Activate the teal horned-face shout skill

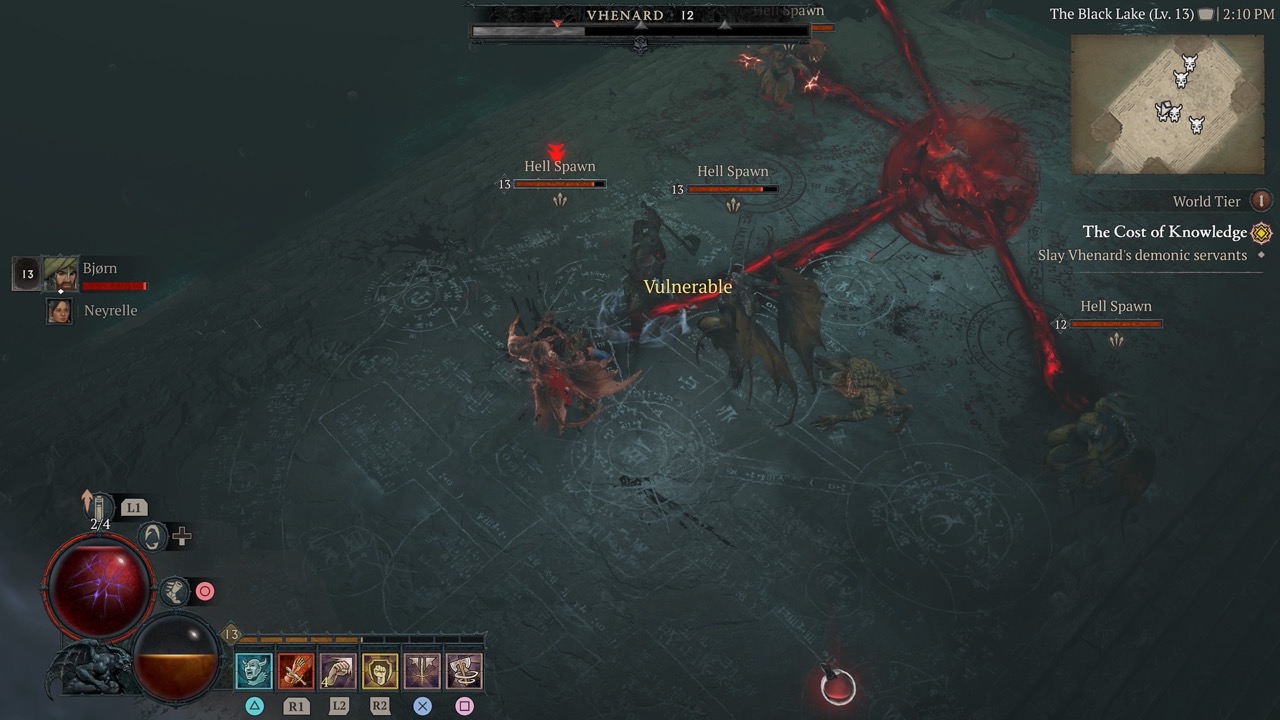(254, 671)
